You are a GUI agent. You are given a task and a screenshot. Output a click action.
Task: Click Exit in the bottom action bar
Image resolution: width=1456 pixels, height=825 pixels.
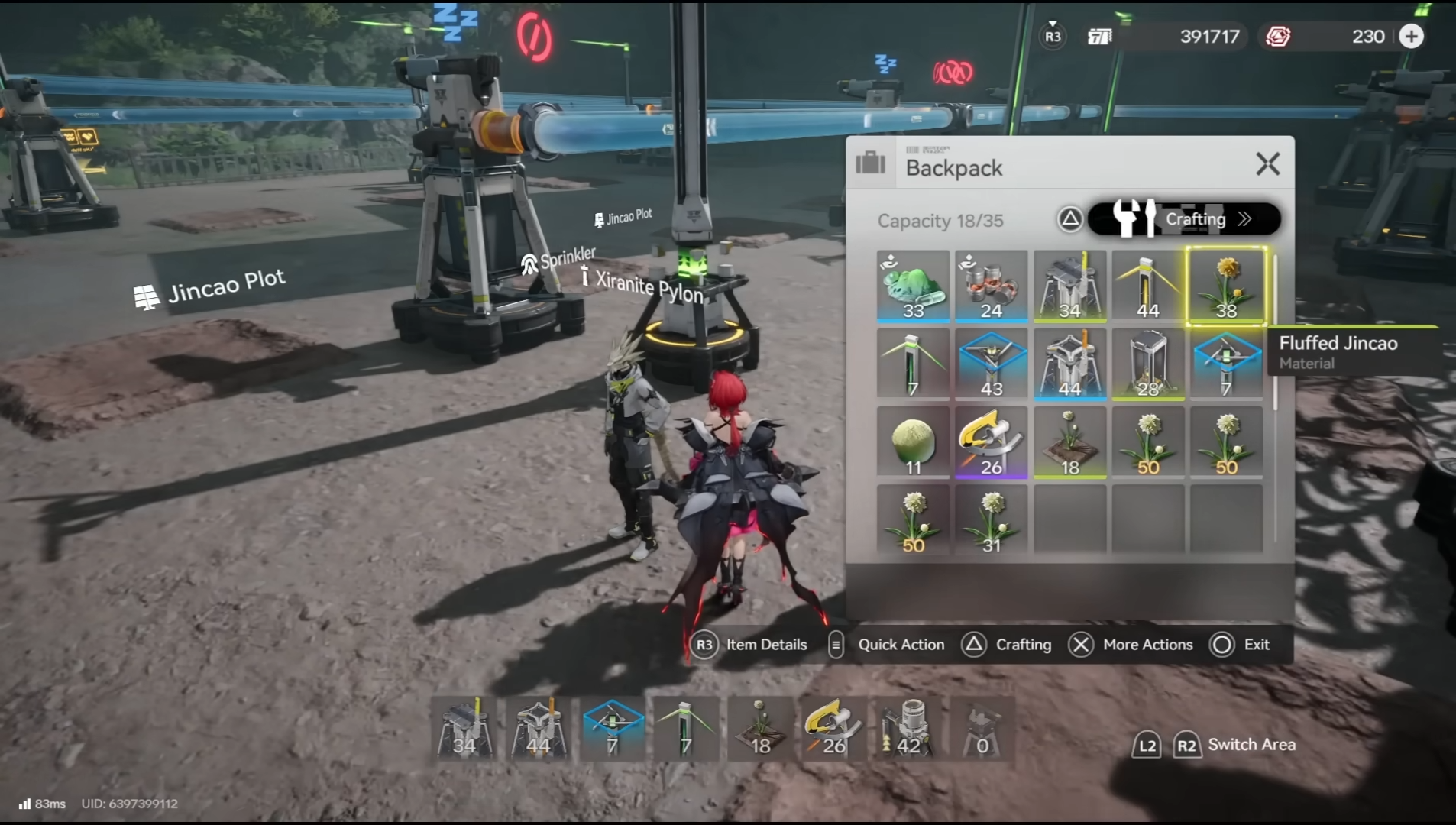(1241, 645)
